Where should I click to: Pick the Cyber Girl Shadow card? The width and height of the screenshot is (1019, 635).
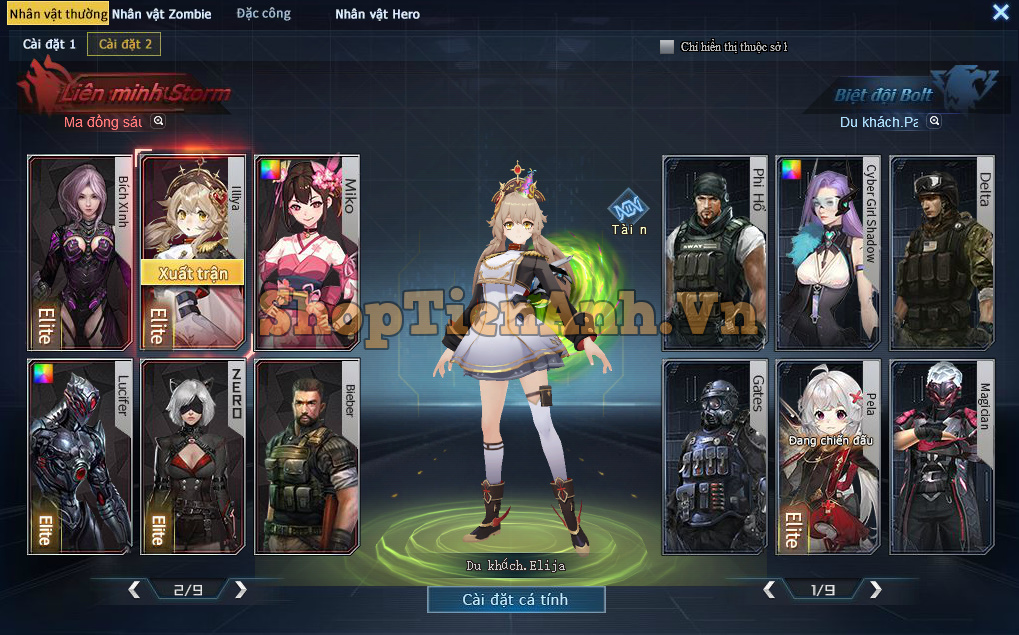(828, 252)
